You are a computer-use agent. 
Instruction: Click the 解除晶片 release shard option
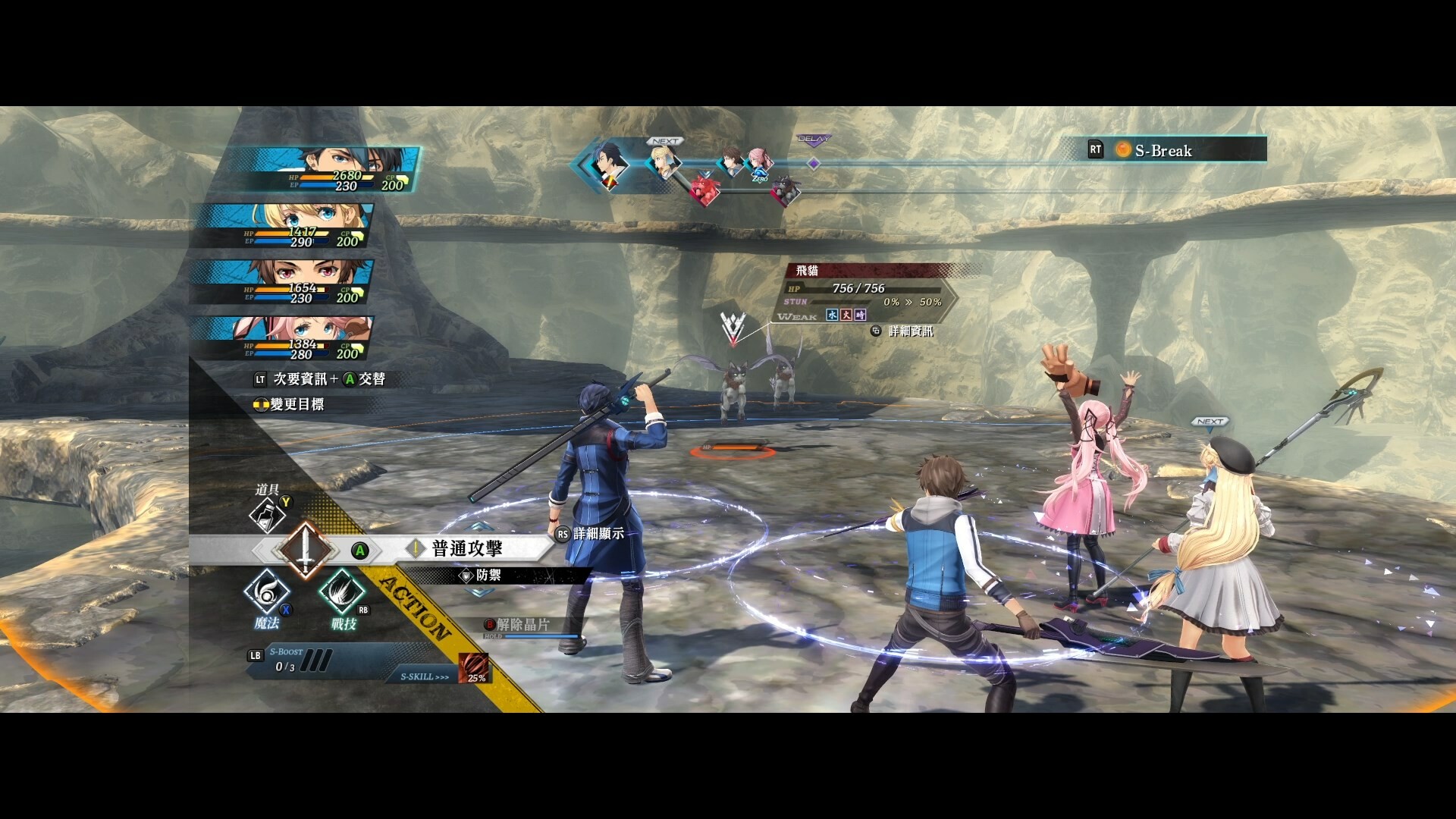pos(522,625)
